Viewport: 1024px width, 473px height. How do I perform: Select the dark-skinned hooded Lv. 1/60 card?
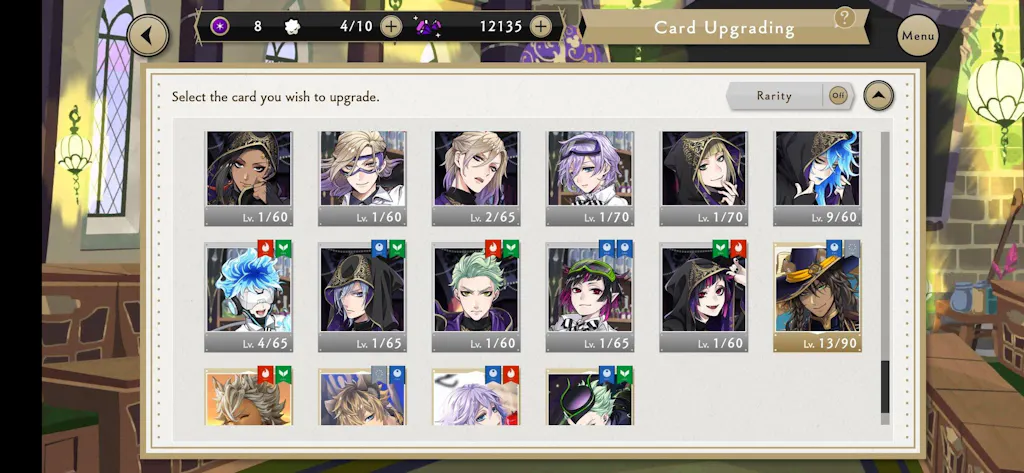point(249,178)
